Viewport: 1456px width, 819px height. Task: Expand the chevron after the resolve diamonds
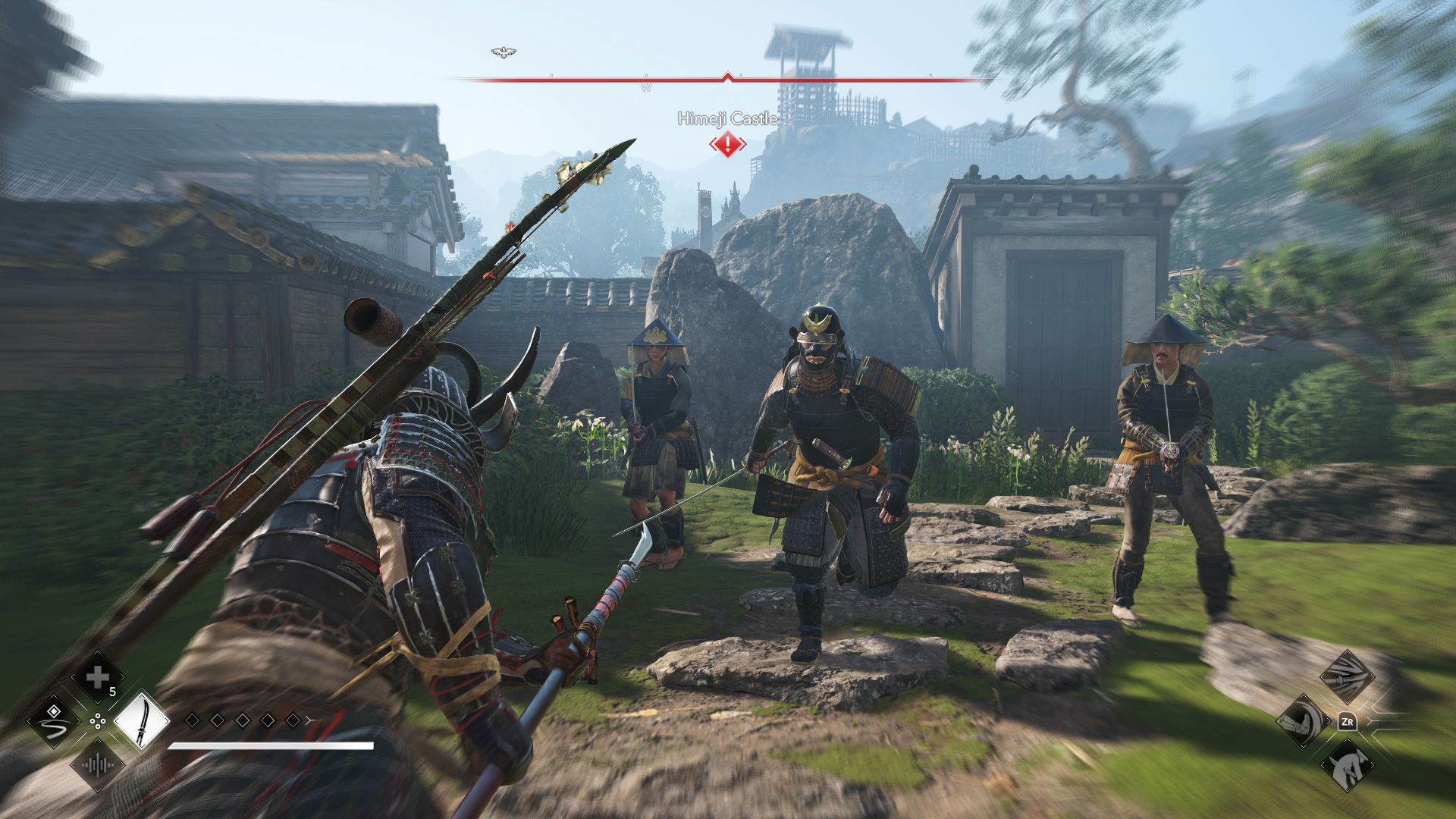(x=309, y=720)
